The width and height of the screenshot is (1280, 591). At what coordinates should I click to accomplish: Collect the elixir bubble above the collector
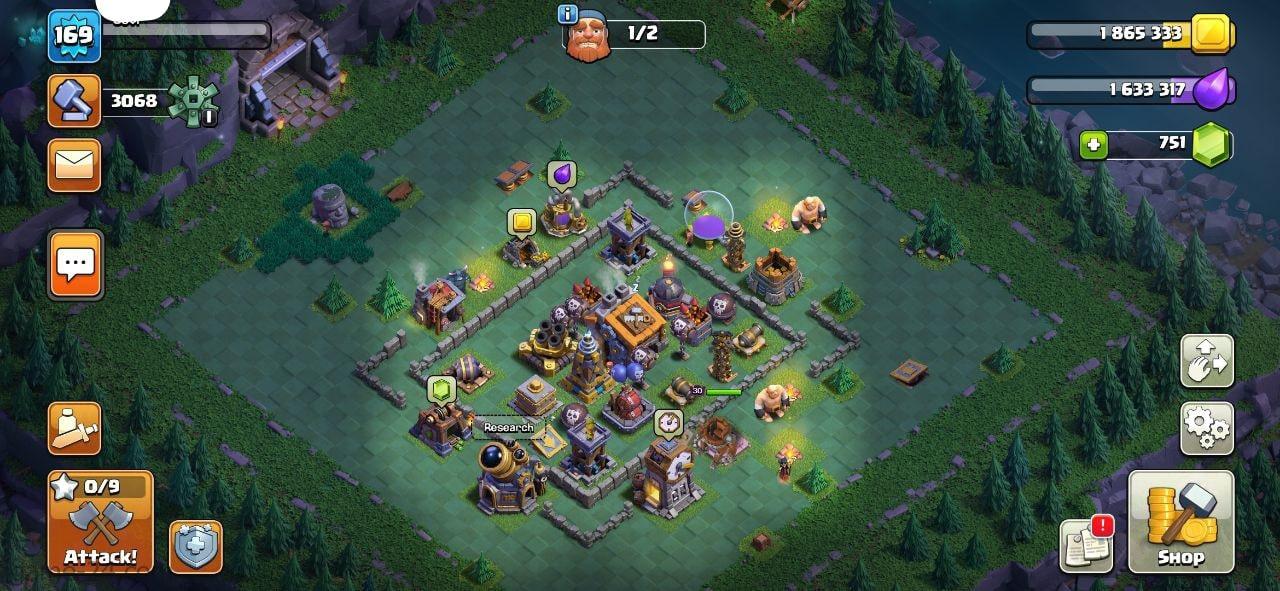pos(561,176)
